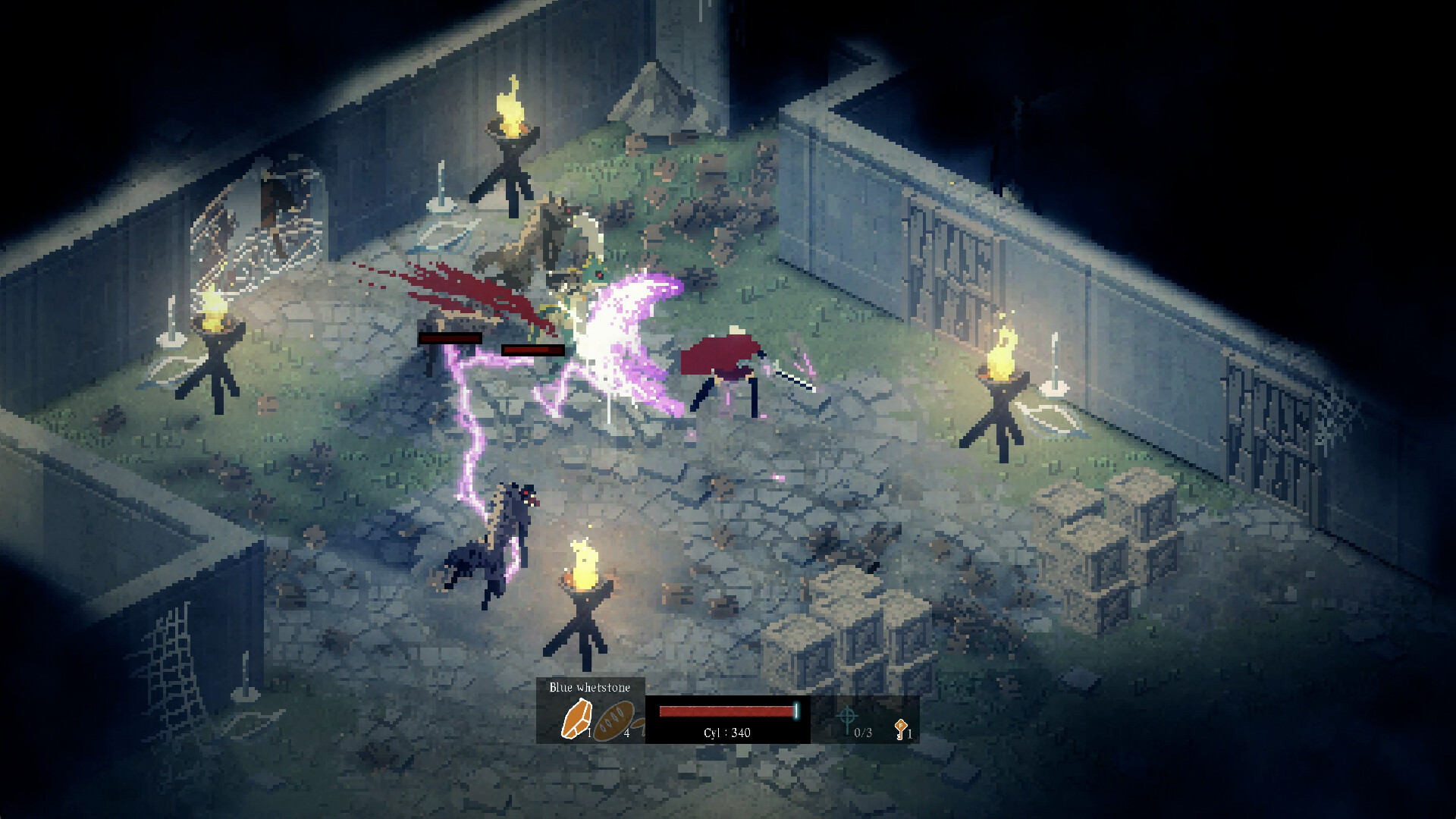The height and width of the screenshot is (819, 1456).
Task: Select the Blue whetstone item icon
Action: tap(576, 717)
